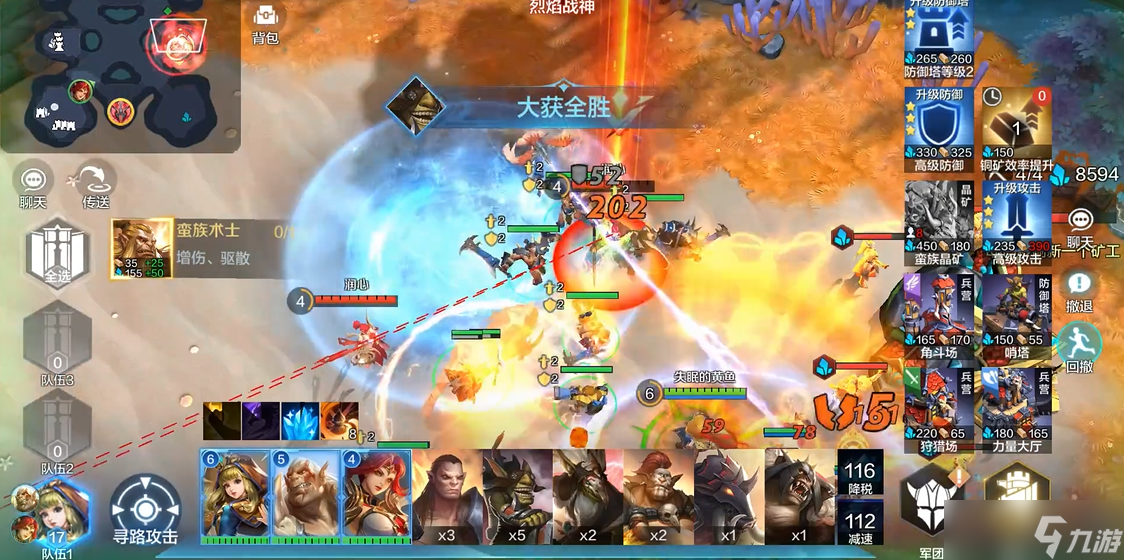Select the level 6 blonde hero card
1124x560 pixels.
(x=236, y=493)
